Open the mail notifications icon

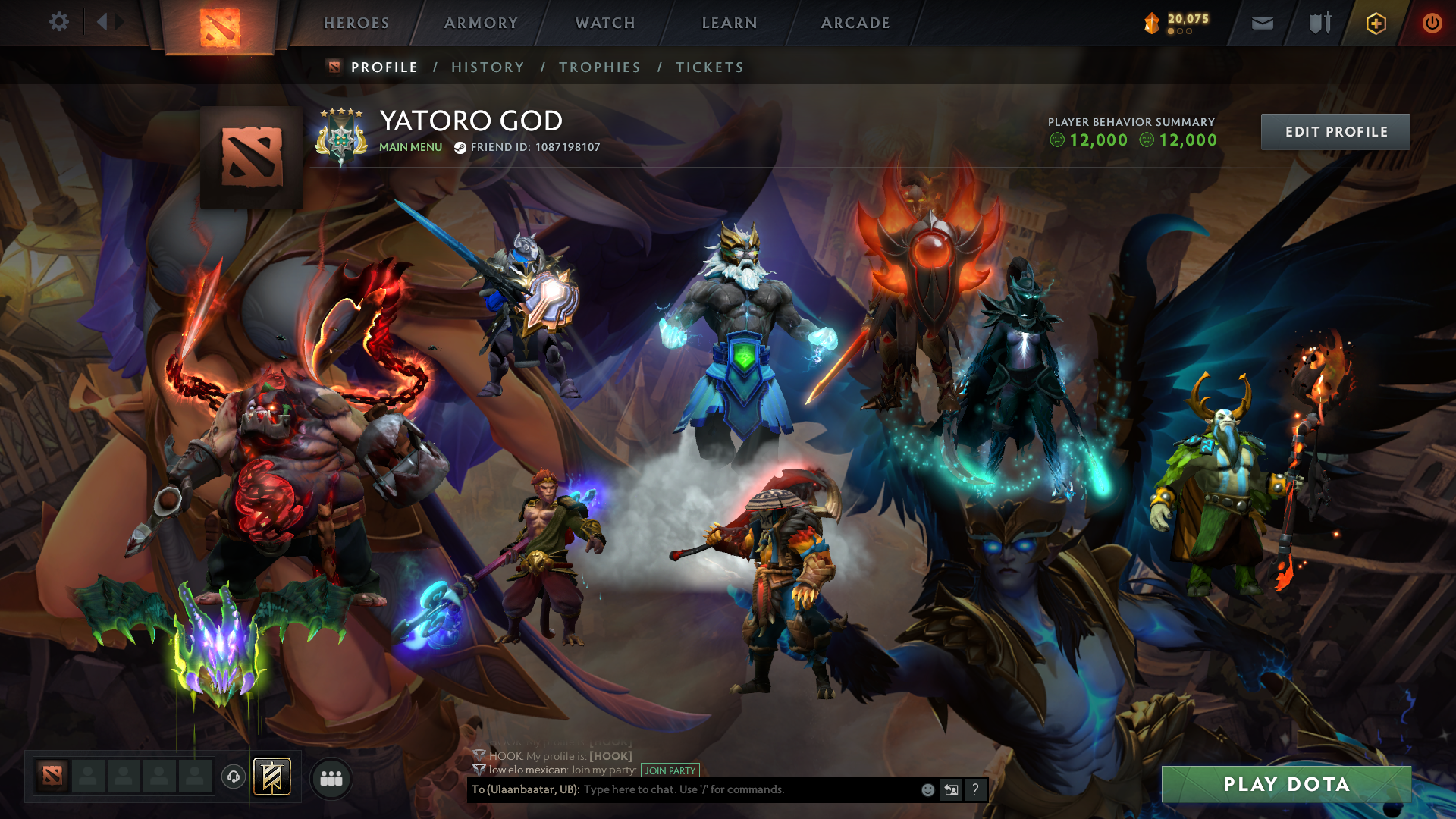click(x=1261, y=23)
